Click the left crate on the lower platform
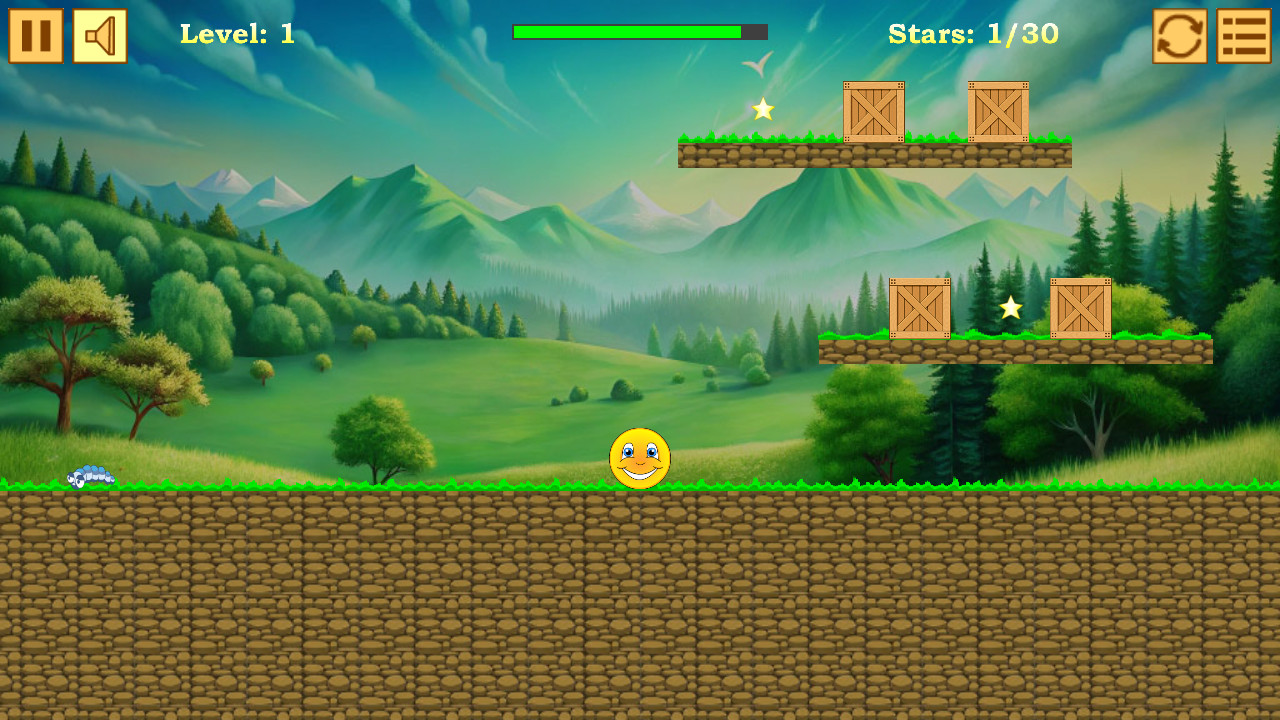This screenshot has height=720, width=1280. point(919,308)
